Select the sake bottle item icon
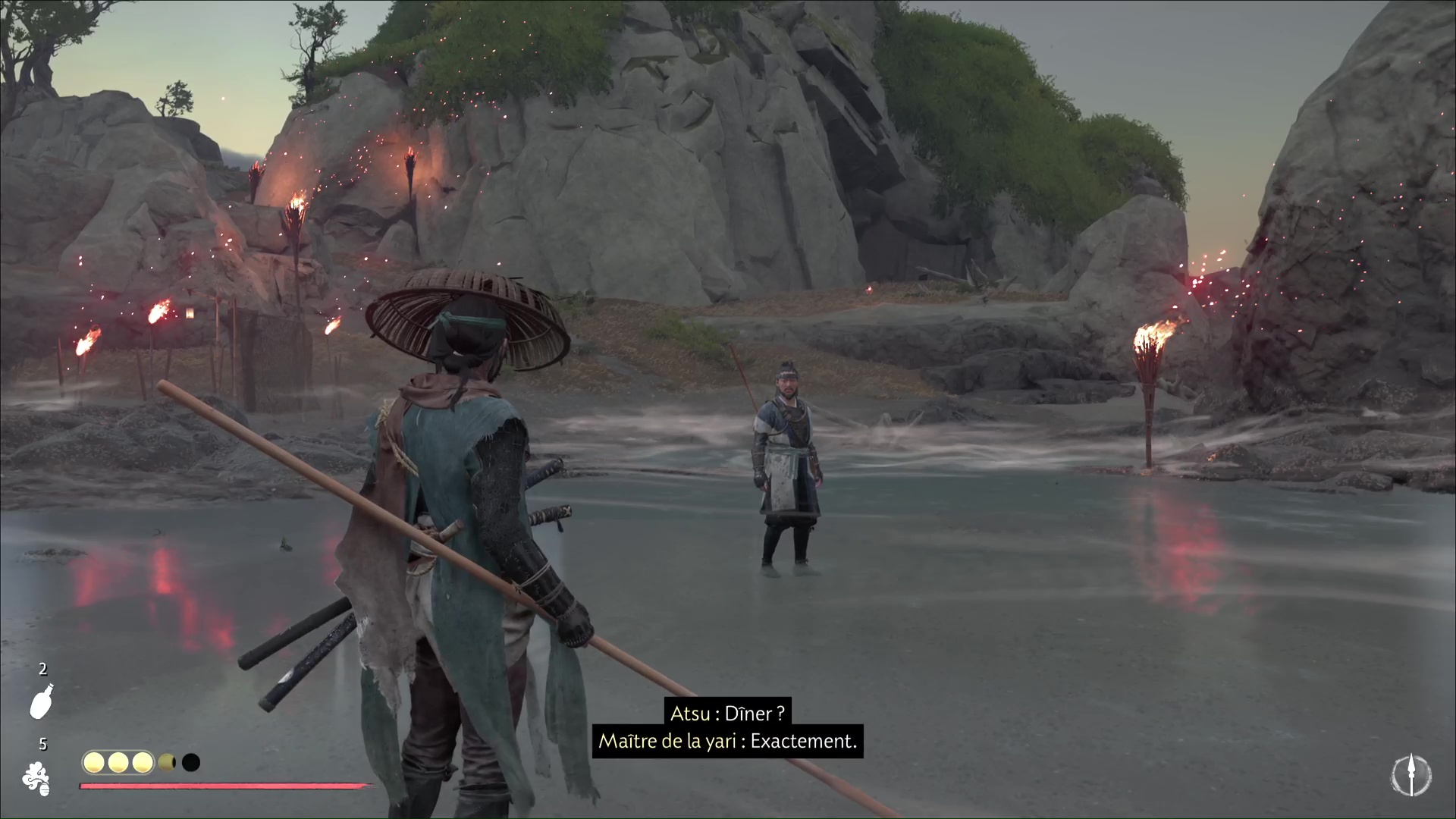Image resolution: width=1456 pixels, height=819 pixels. click(x=41, y=701)
